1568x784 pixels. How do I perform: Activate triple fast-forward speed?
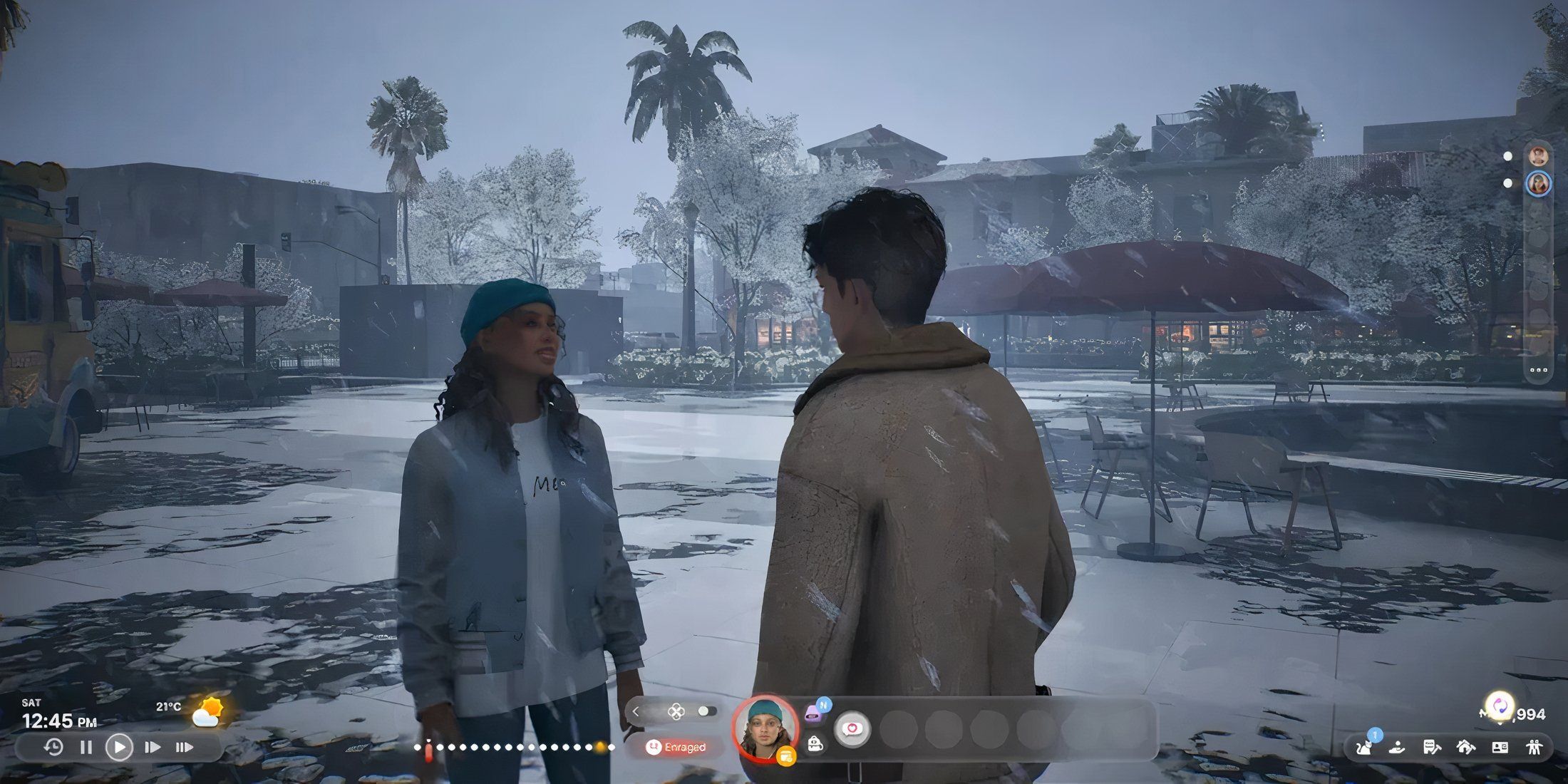[x=184, y=748]
